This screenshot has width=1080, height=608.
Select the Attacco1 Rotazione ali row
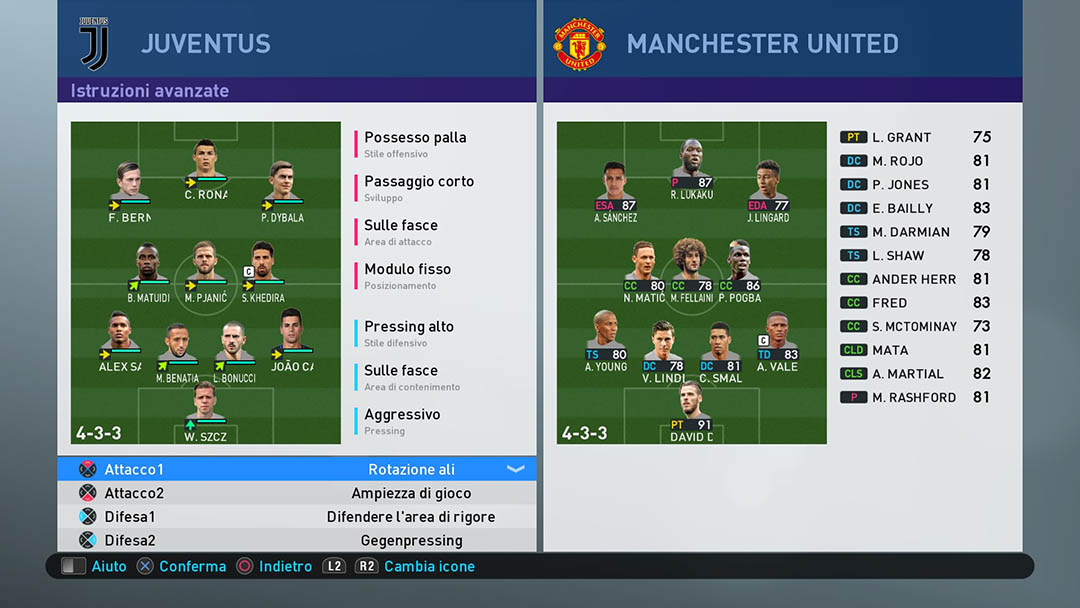tap(296, 469)
